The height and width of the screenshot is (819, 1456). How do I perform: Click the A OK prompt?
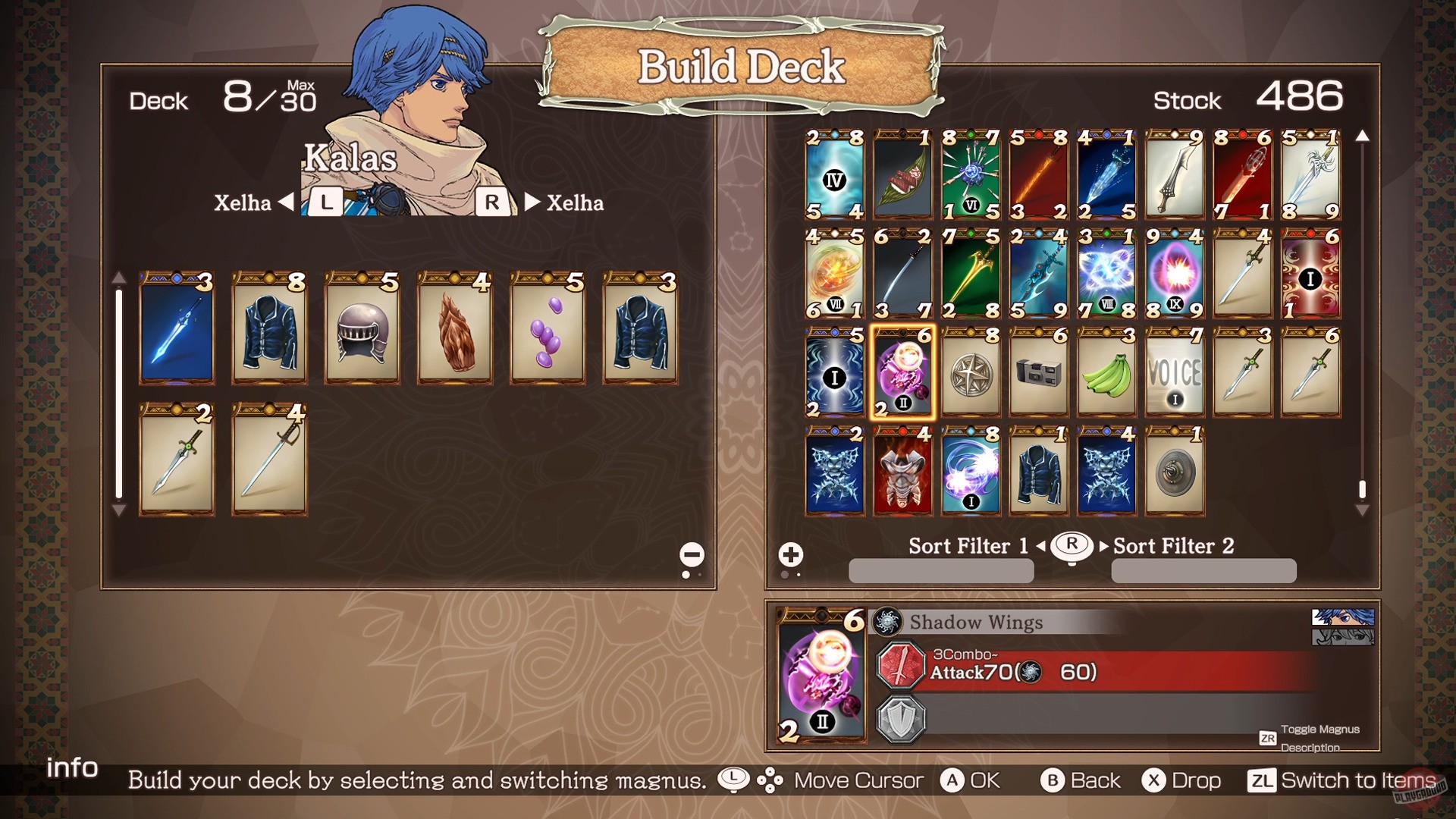coord(974,780)
